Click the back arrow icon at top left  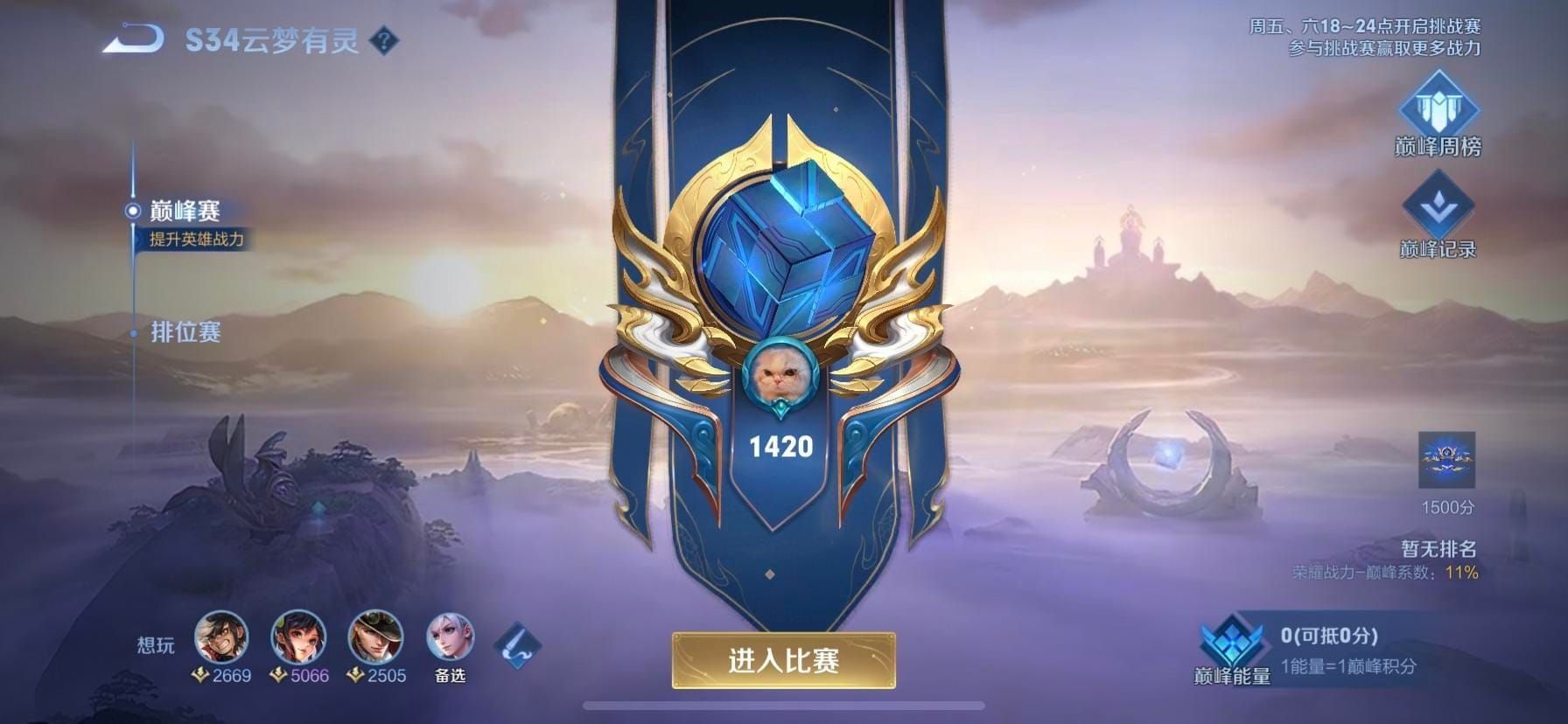[131, 39]
